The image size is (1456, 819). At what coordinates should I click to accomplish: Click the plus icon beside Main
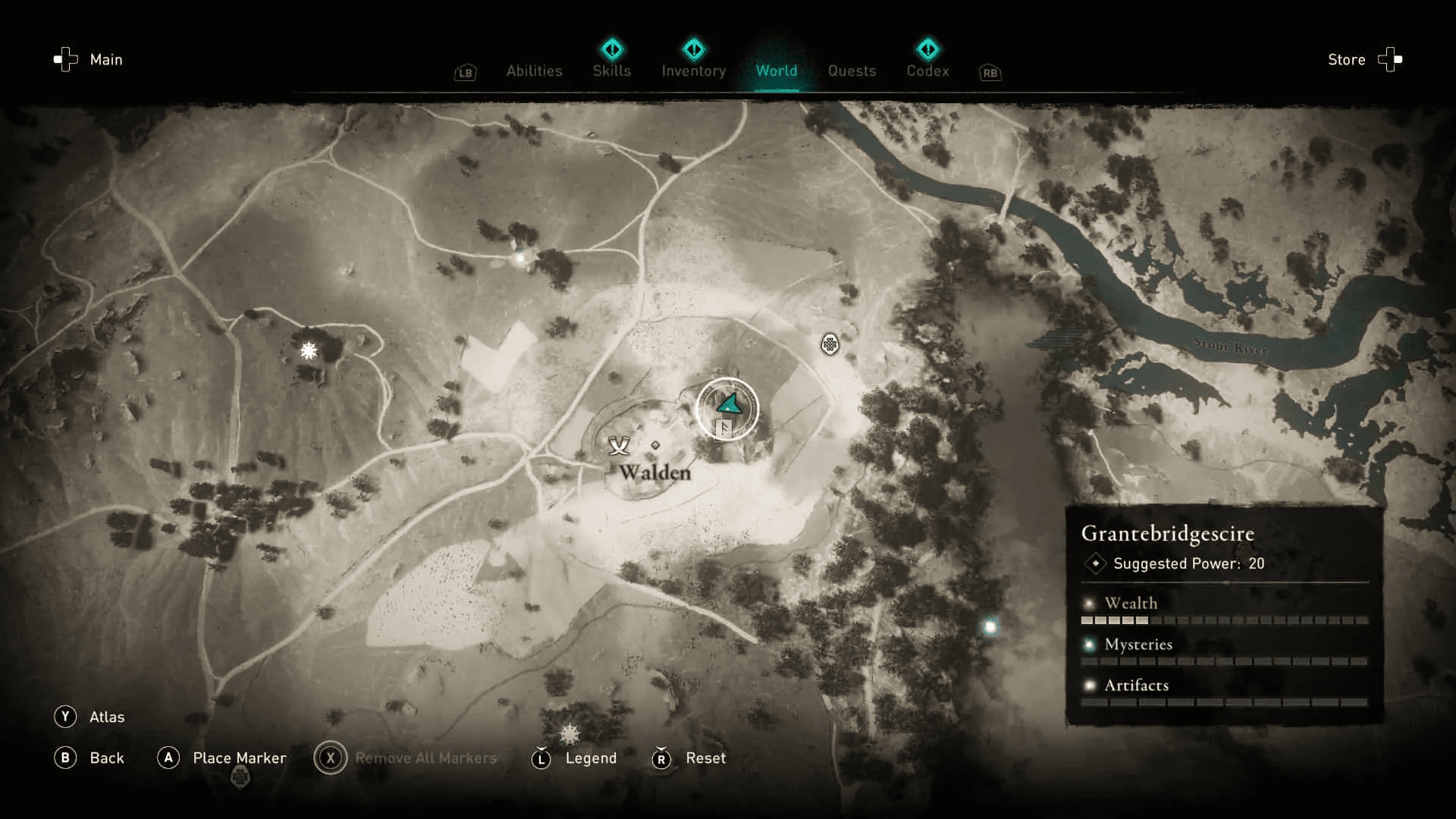click(x=64, y=59)
